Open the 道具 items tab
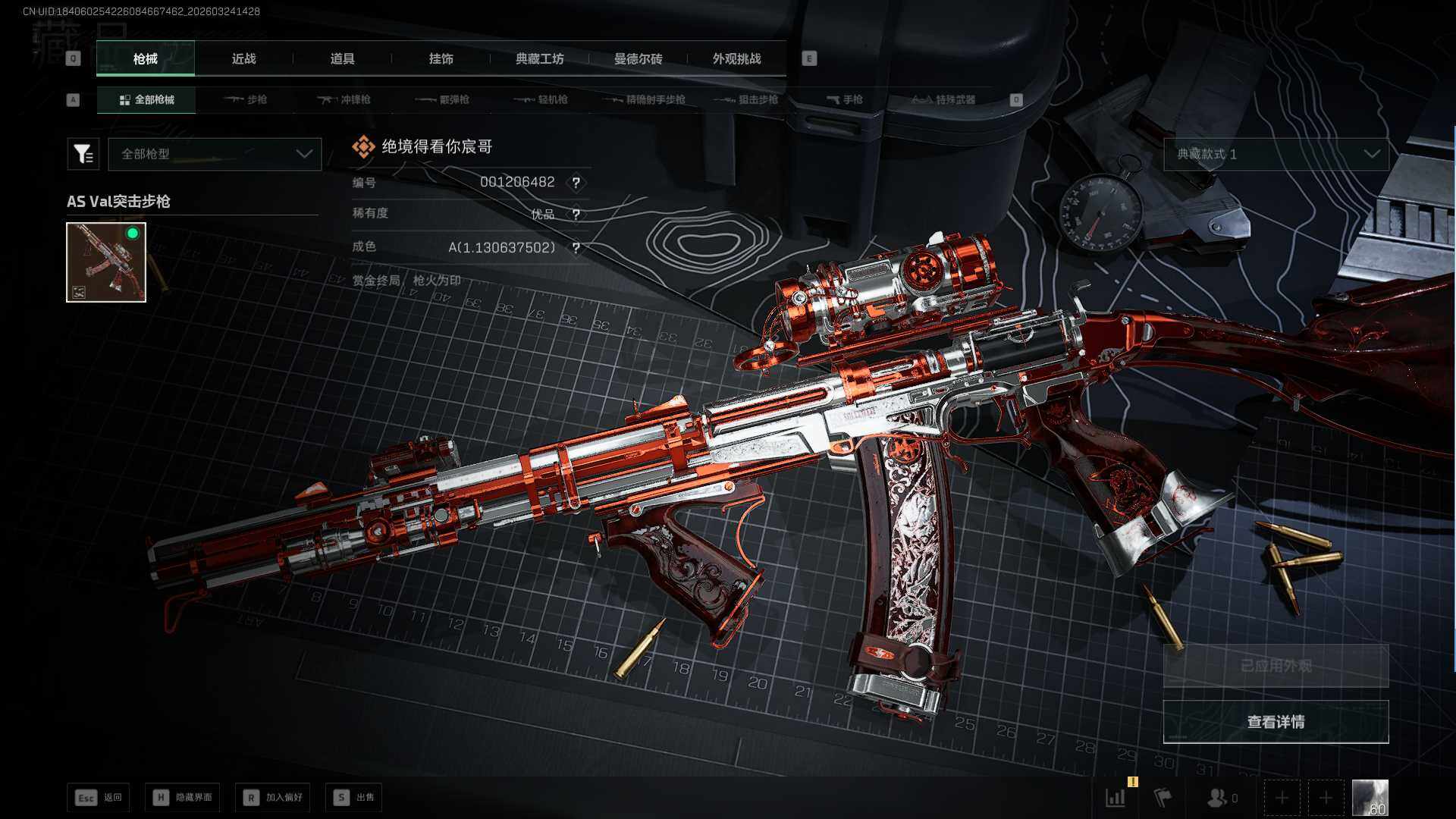Screen dimensions: 1456x819 click(342, 59)
